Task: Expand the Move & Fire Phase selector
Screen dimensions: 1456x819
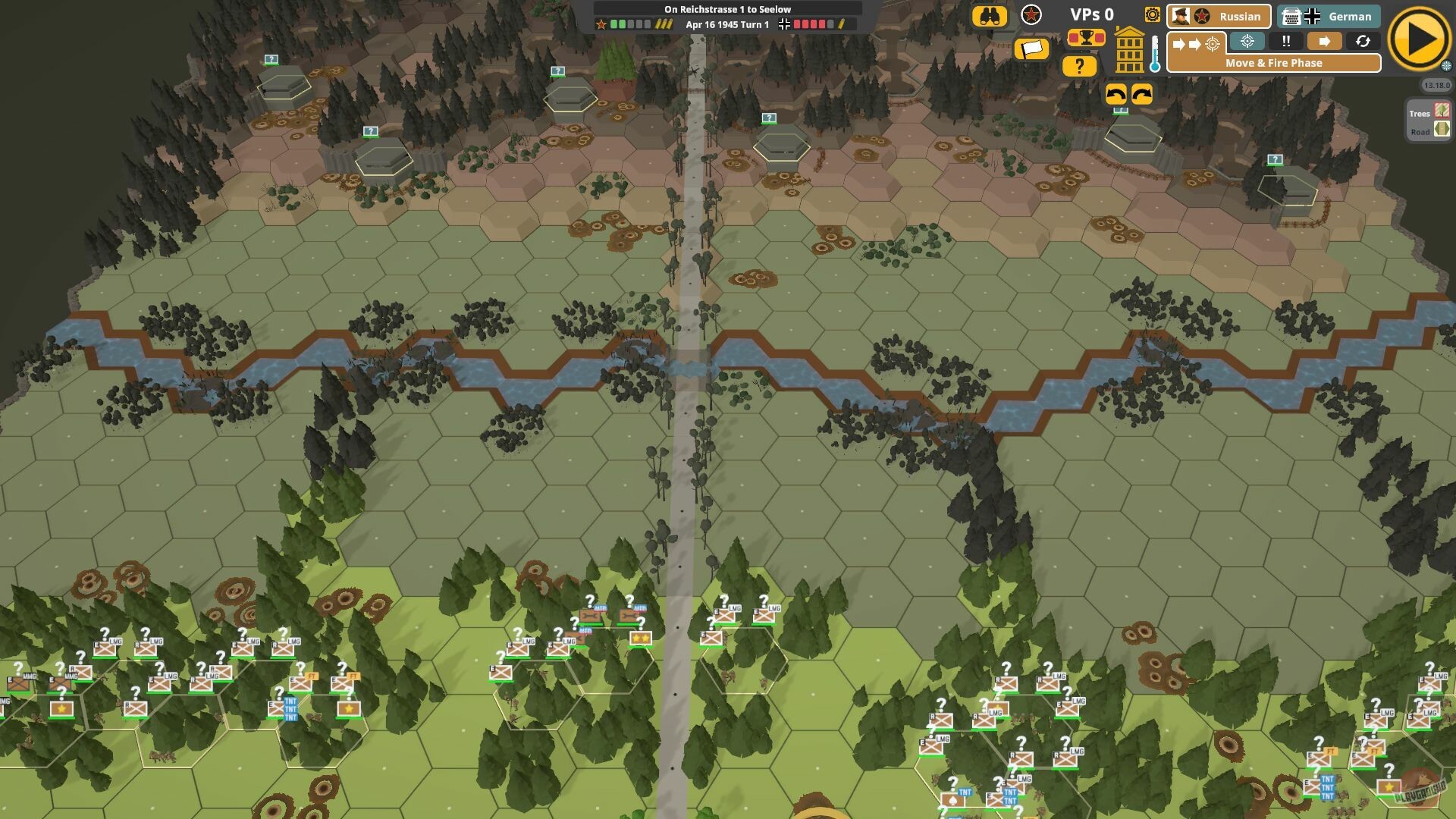Action: [x=1273, y=63]
